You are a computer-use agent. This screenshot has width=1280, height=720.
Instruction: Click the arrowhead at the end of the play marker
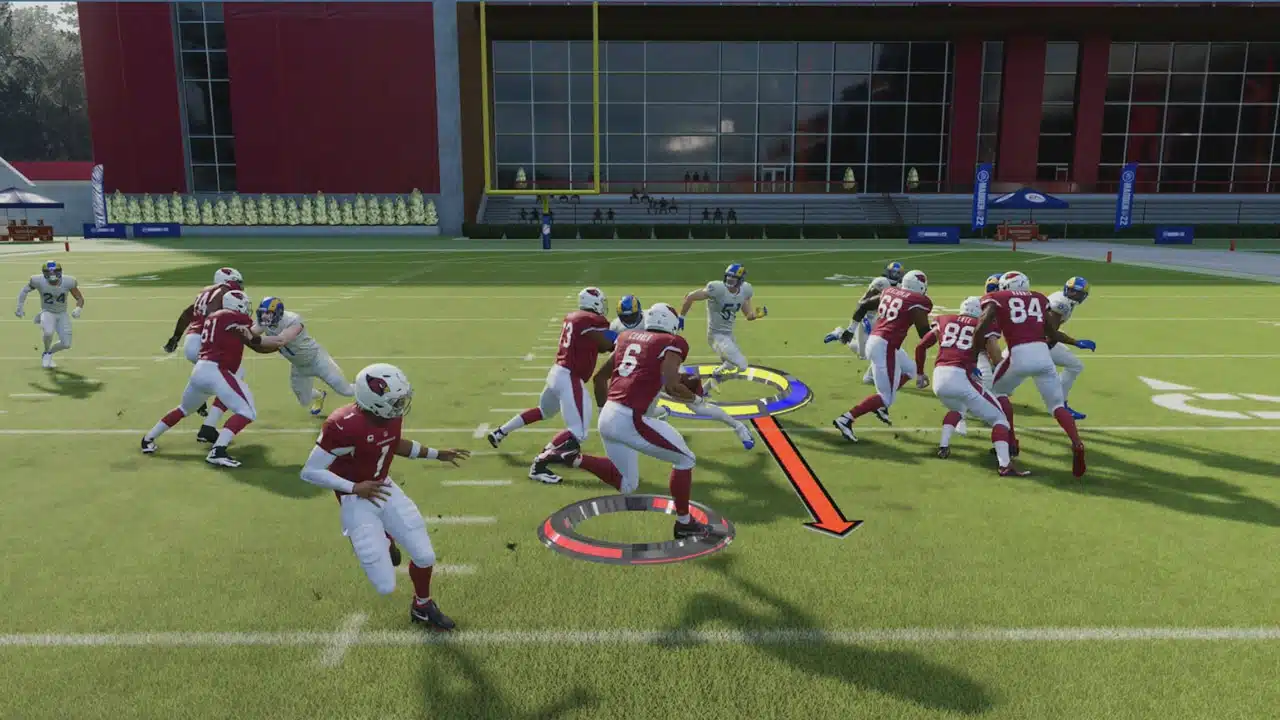835,525
